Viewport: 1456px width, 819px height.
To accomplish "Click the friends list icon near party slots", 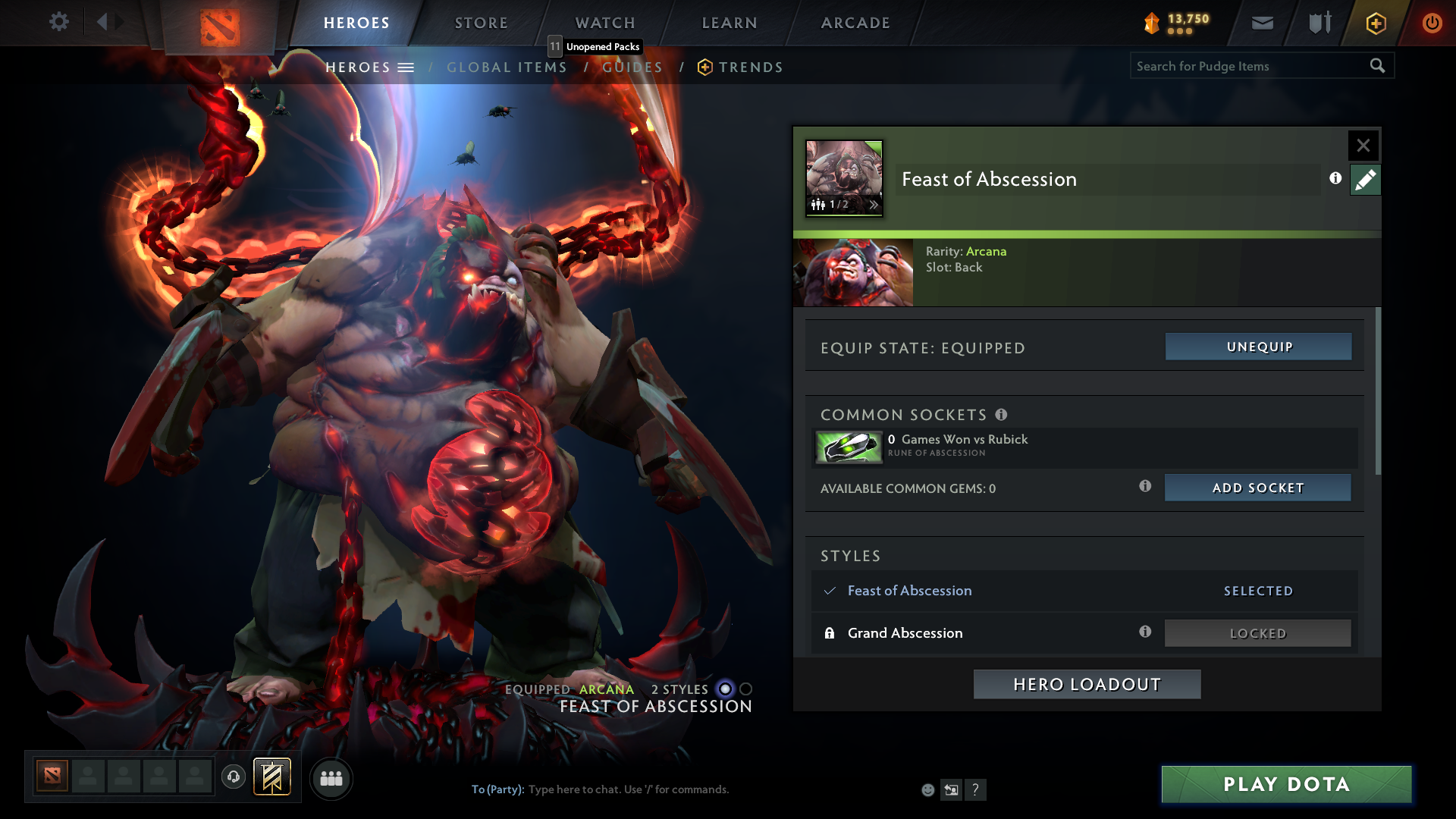I will click(331, 779).
